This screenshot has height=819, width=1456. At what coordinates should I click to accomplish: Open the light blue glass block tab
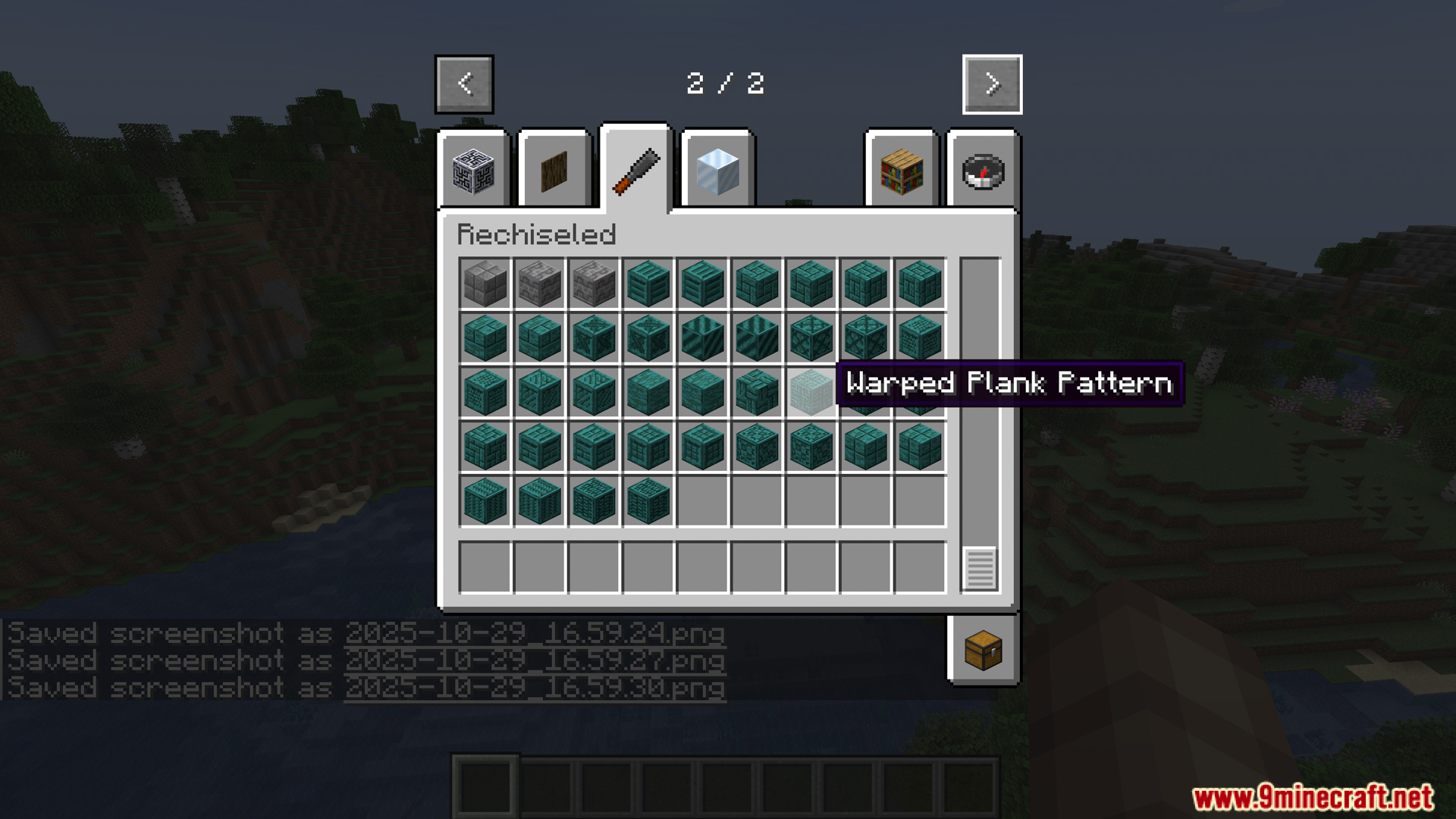click(717, 171)
